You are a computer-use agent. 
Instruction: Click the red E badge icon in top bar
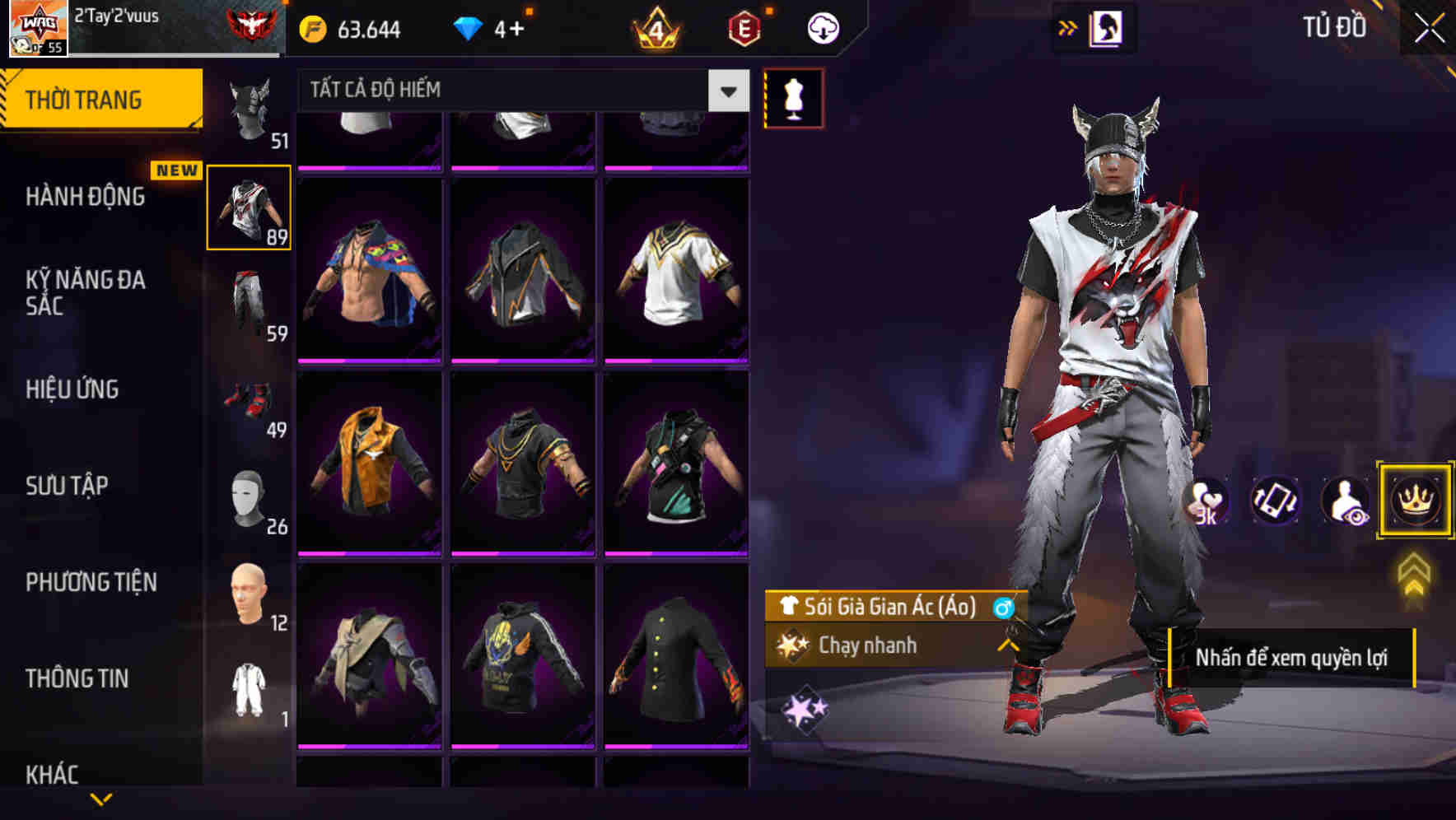pos(745,27)
